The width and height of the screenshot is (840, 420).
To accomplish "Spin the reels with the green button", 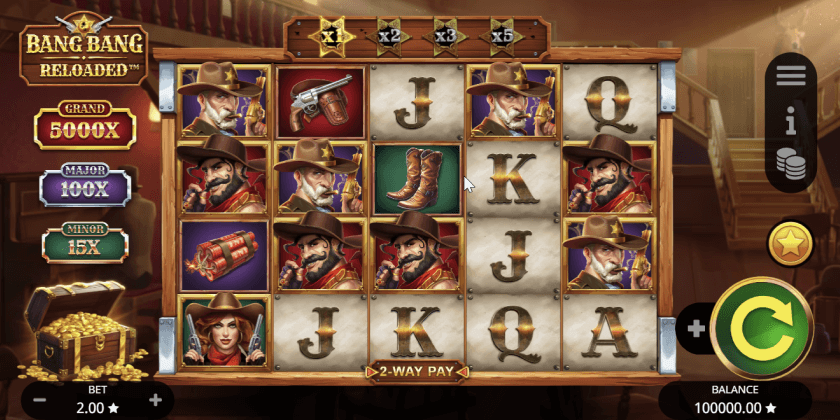I will tap(764, 325).
